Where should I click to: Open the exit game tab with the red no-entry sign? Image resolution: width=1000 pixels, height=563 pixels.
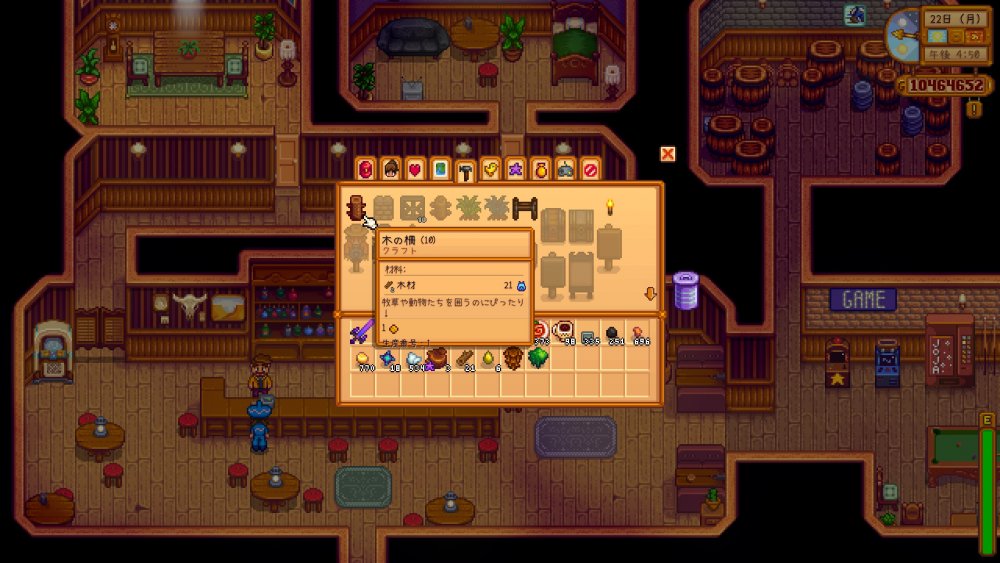[x=590, y=169]
